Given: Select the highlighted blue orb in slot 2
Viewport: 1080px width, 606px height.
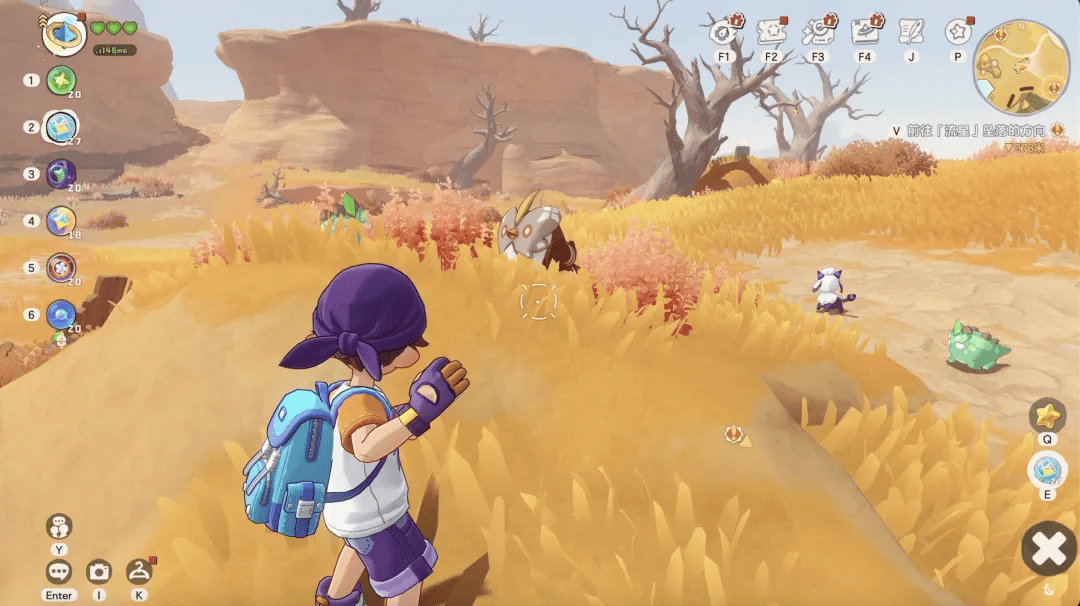Looking at the screenshot, I should coord(61,126).
